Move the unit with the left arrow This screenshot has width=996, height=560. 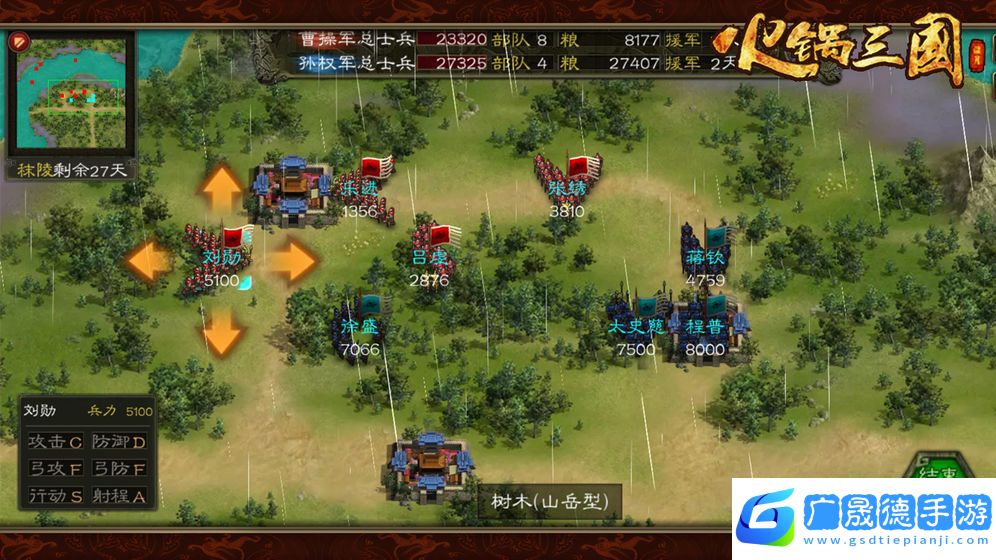click(x=150, y=261)
